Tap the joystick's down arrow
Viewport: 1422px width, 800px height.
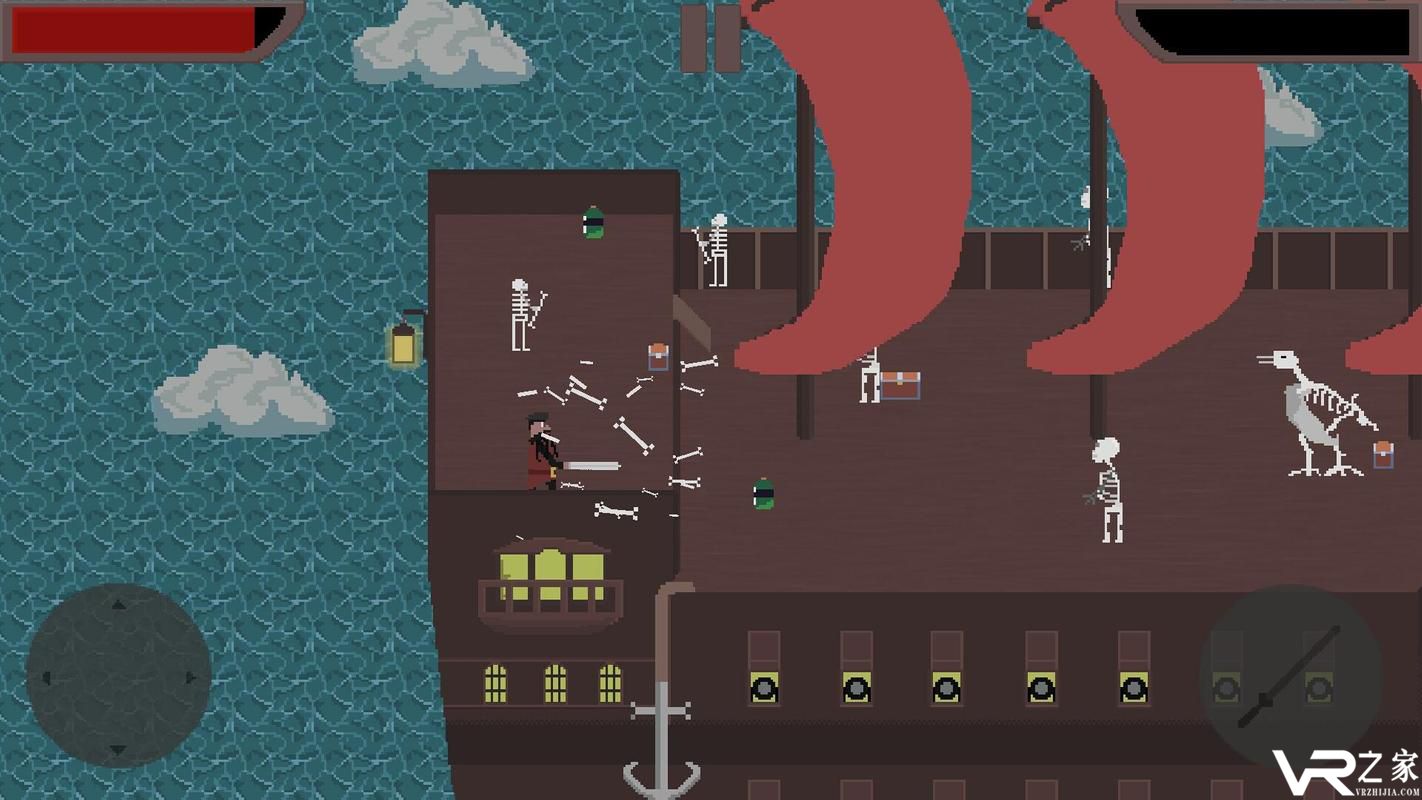[x=118, y=749]
